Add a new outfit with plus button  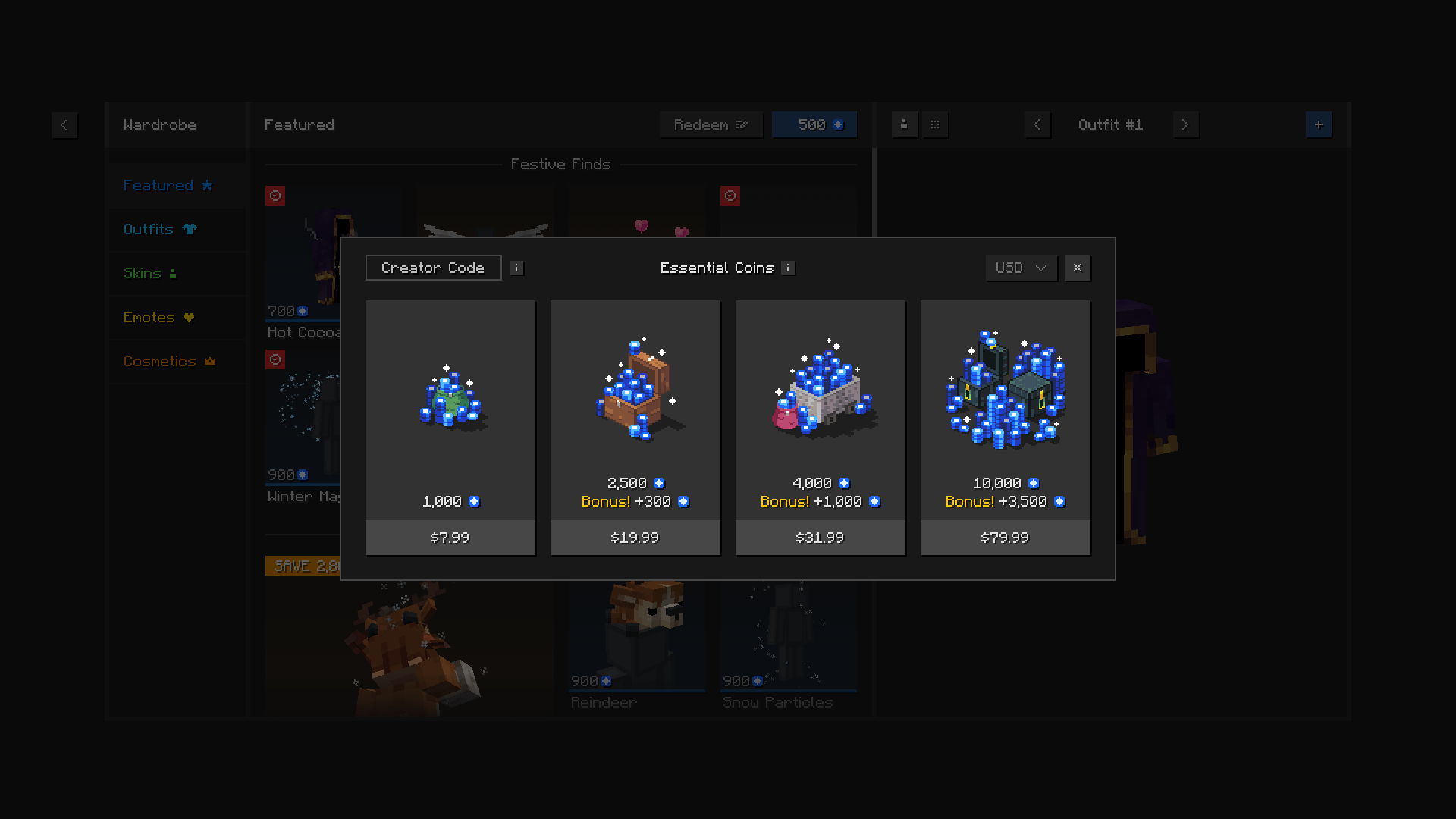tap(1319, 124)
